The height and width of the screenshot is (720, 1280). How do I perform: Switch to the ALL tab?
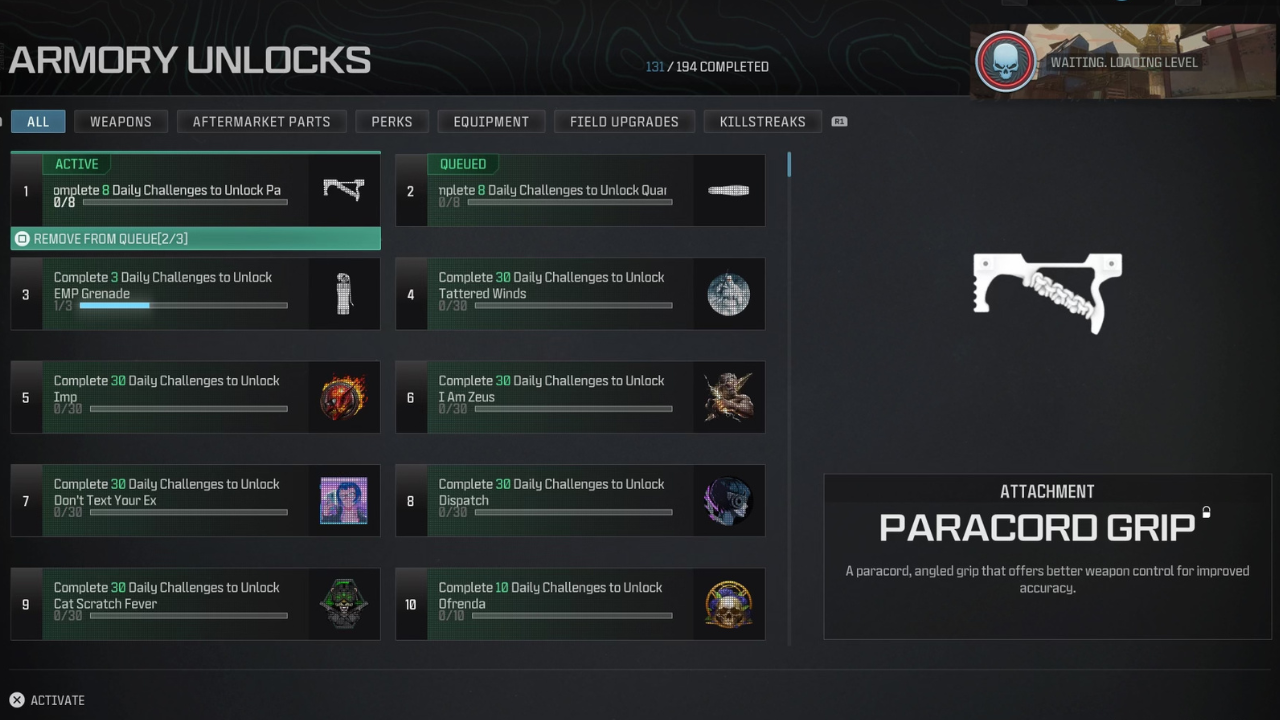[37, 121]
